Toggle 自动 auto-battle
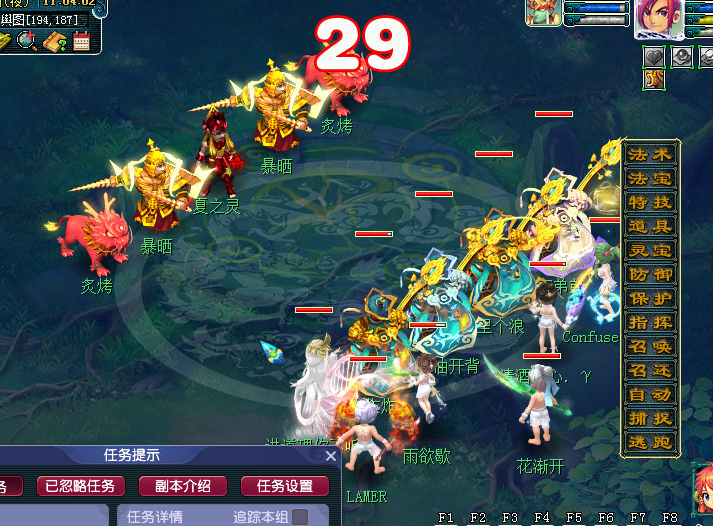713x526 pixels. pos(650,395)
